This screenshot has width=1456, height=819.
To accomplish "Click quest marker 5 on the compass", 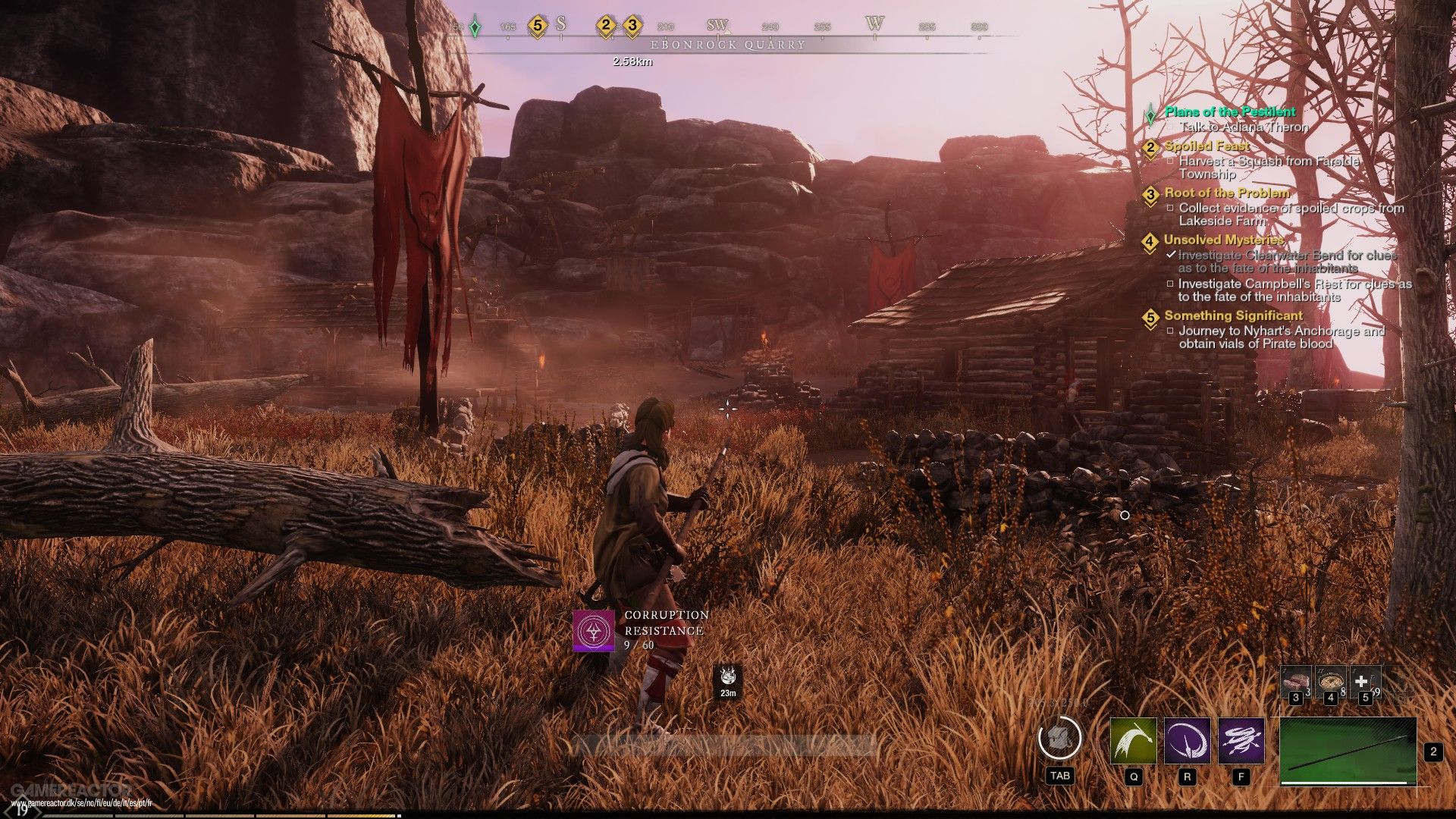I will (x=537, y=26).
